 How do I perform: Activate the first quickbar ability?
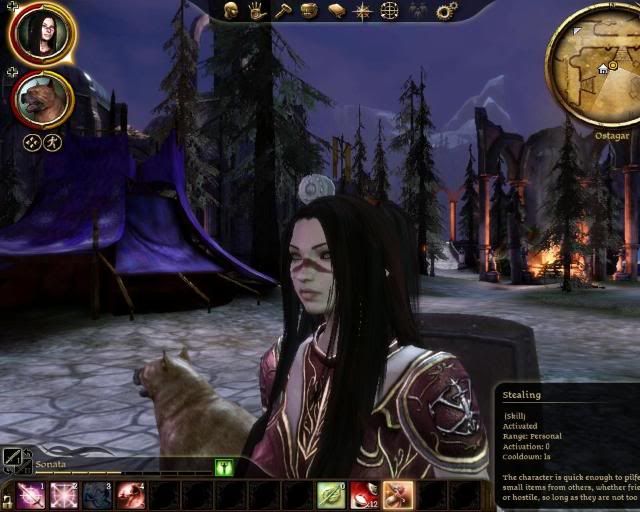31,495
